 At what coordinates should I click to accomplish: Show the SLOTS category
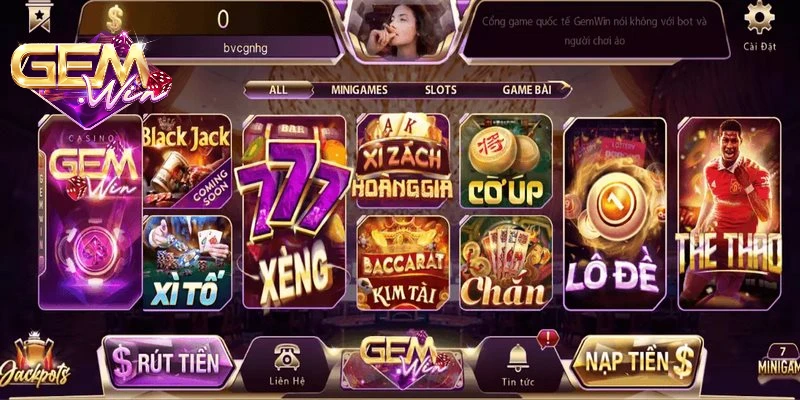(x=440, y=90)
